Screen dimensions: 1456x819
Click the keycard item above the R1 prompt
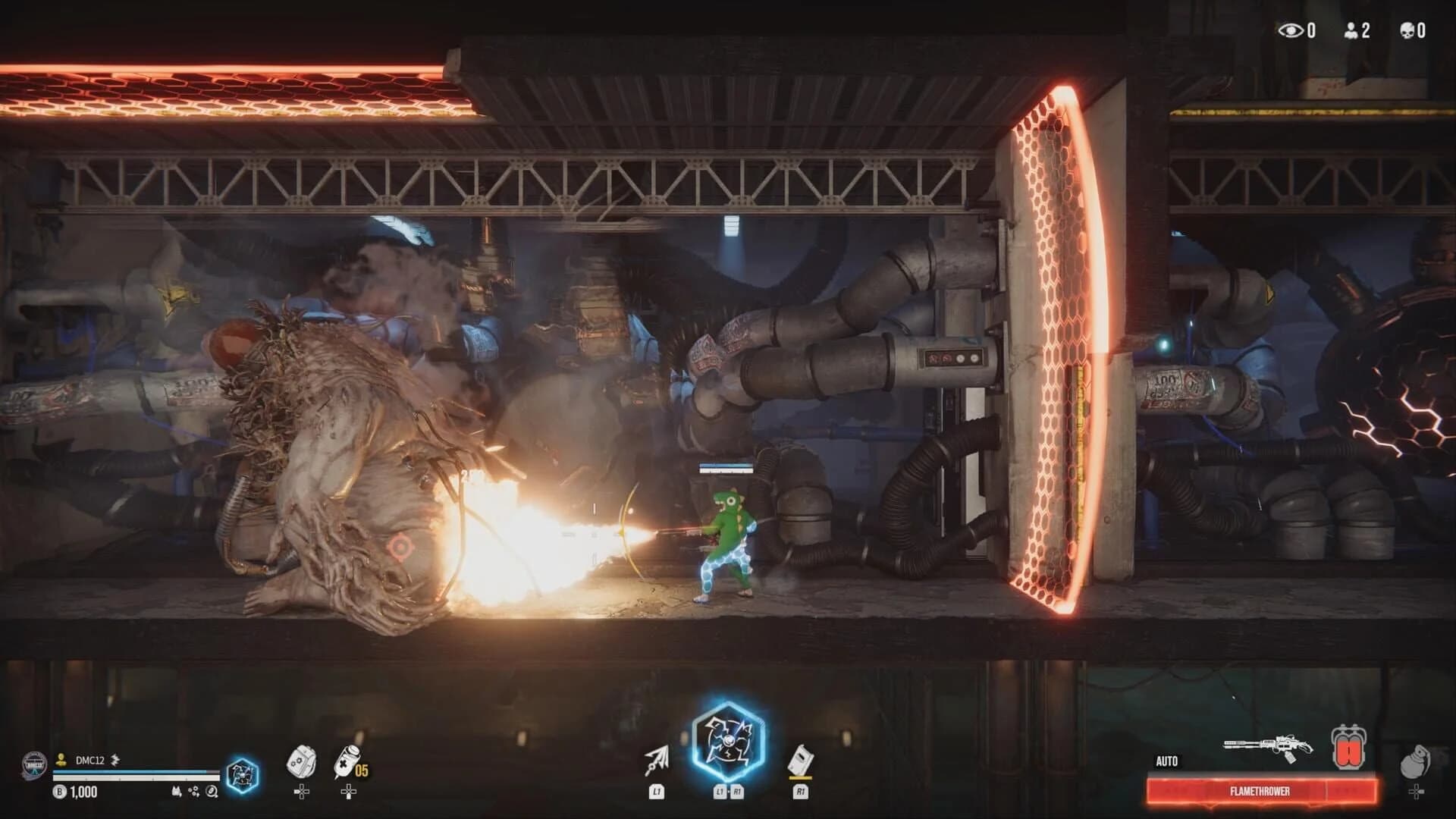[801, 760]
